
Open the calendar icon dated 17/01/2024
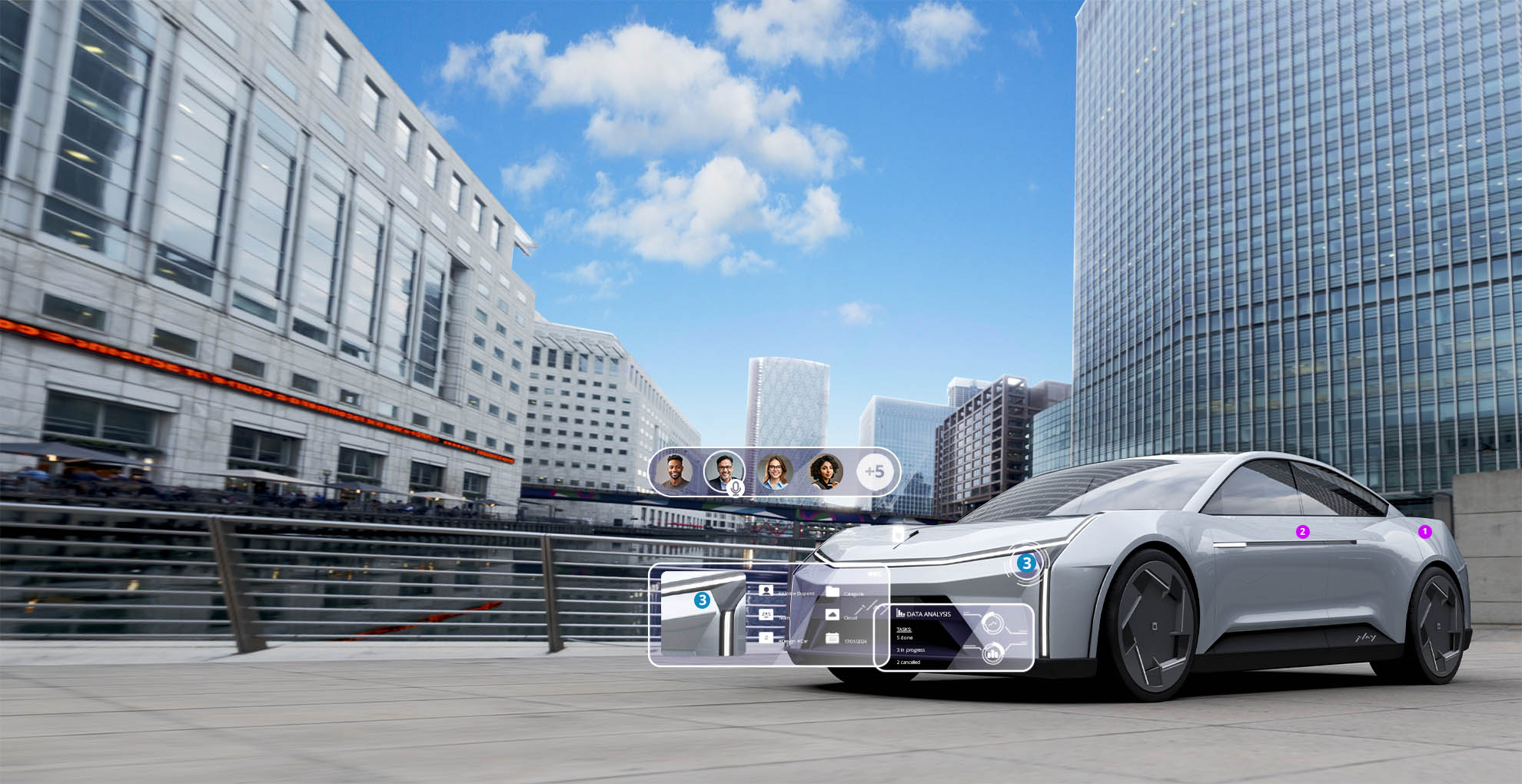(832, 638)
